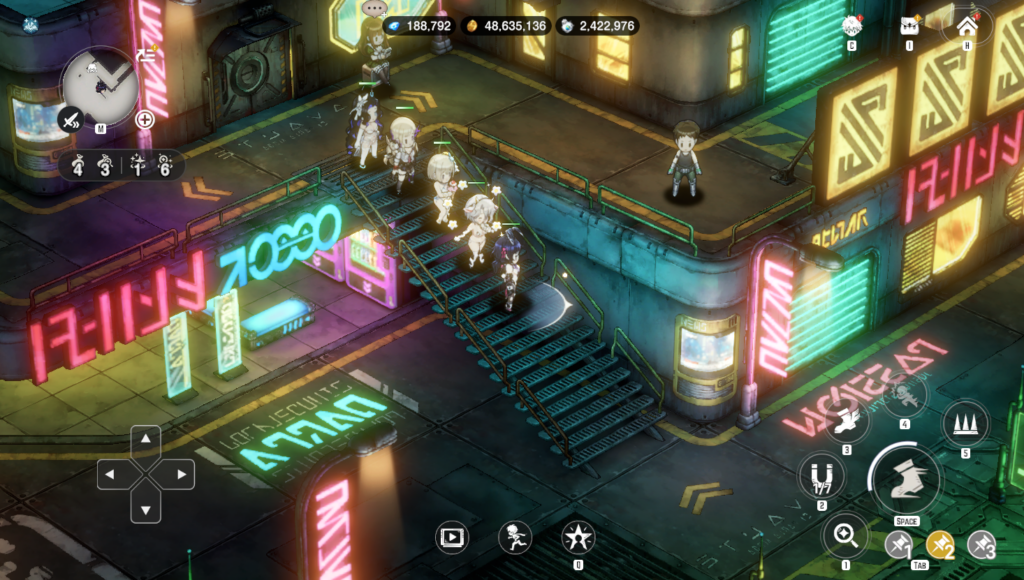Click the video playback icon
Image resolution: width=1024 pixels, height=580 pixels.
(452, 537)
